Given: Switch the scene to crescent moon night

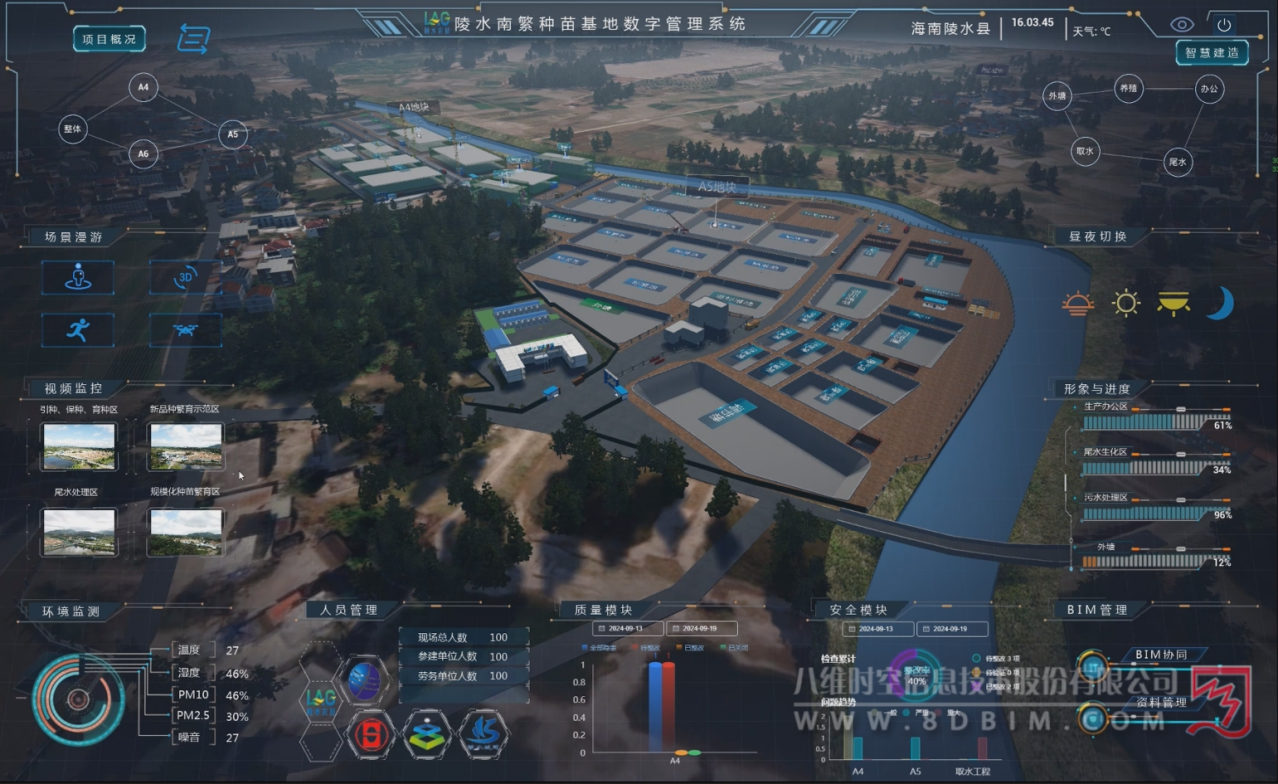Looking at the screenshot, I should (x=1218, y=303).
